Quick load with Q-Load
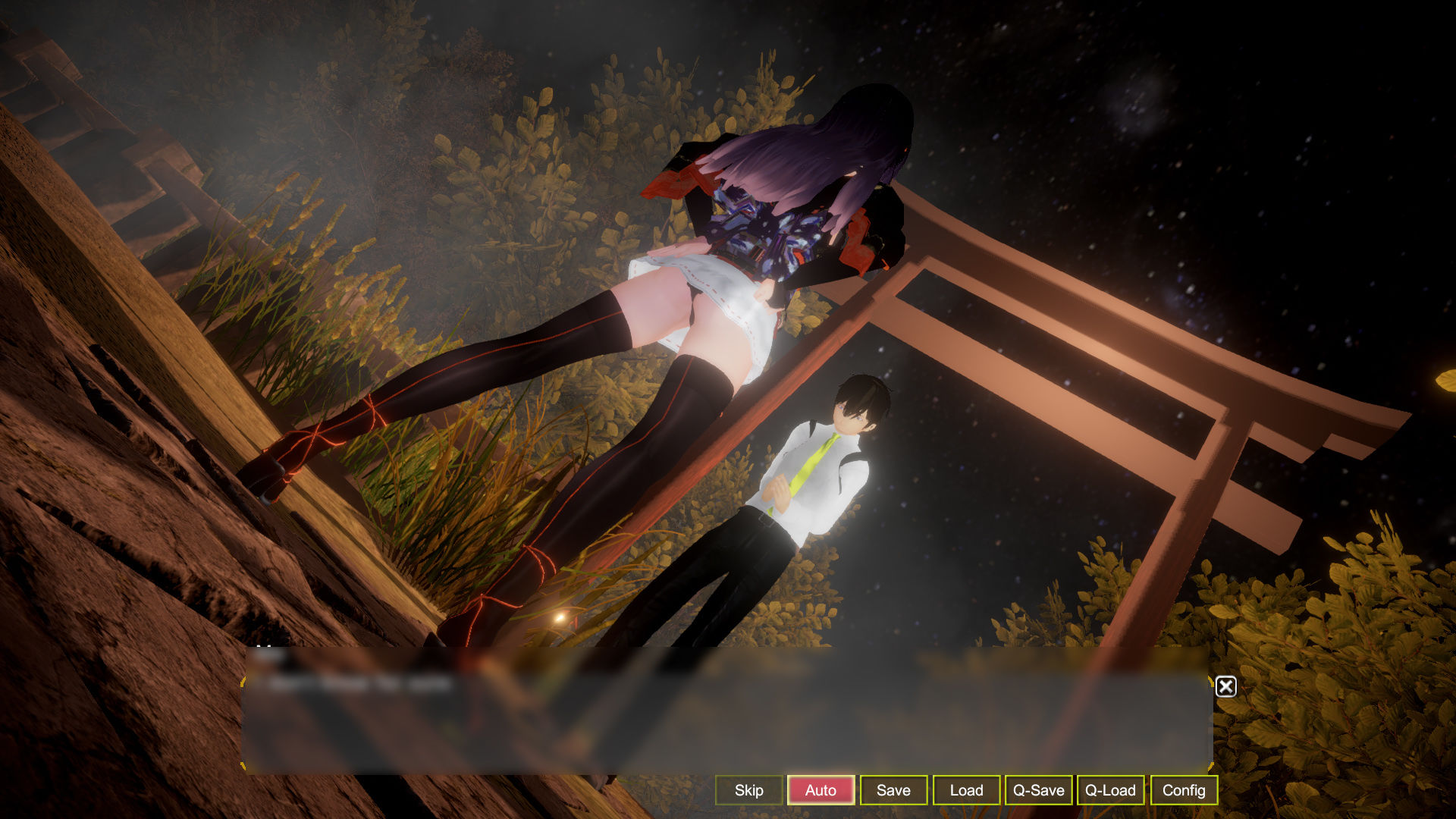Image resolution: width=1456 pixels, height=819 pixels. [1110, 790]
